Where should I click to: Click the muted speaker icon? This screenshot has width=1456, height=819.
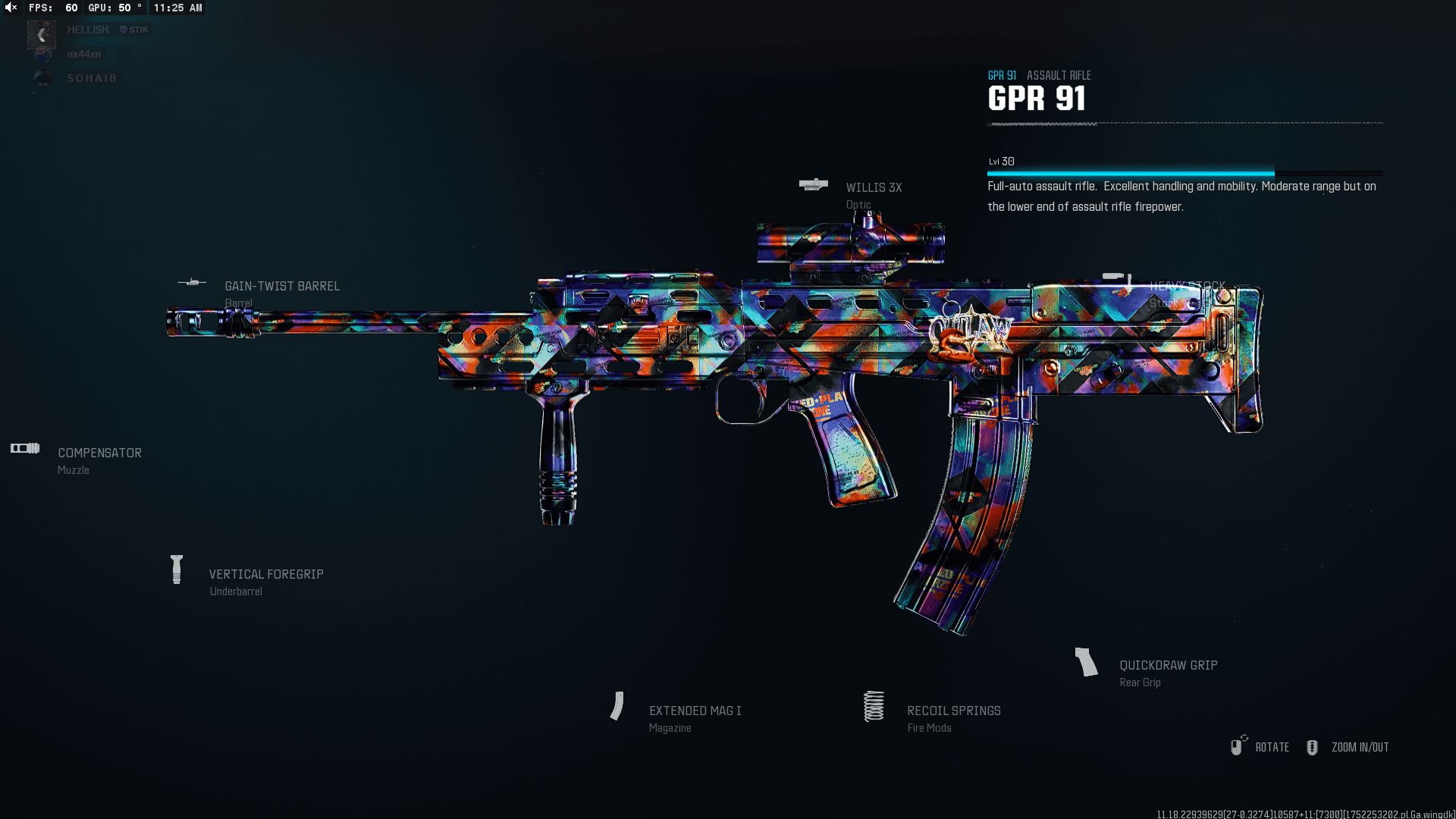click(11, 8)
